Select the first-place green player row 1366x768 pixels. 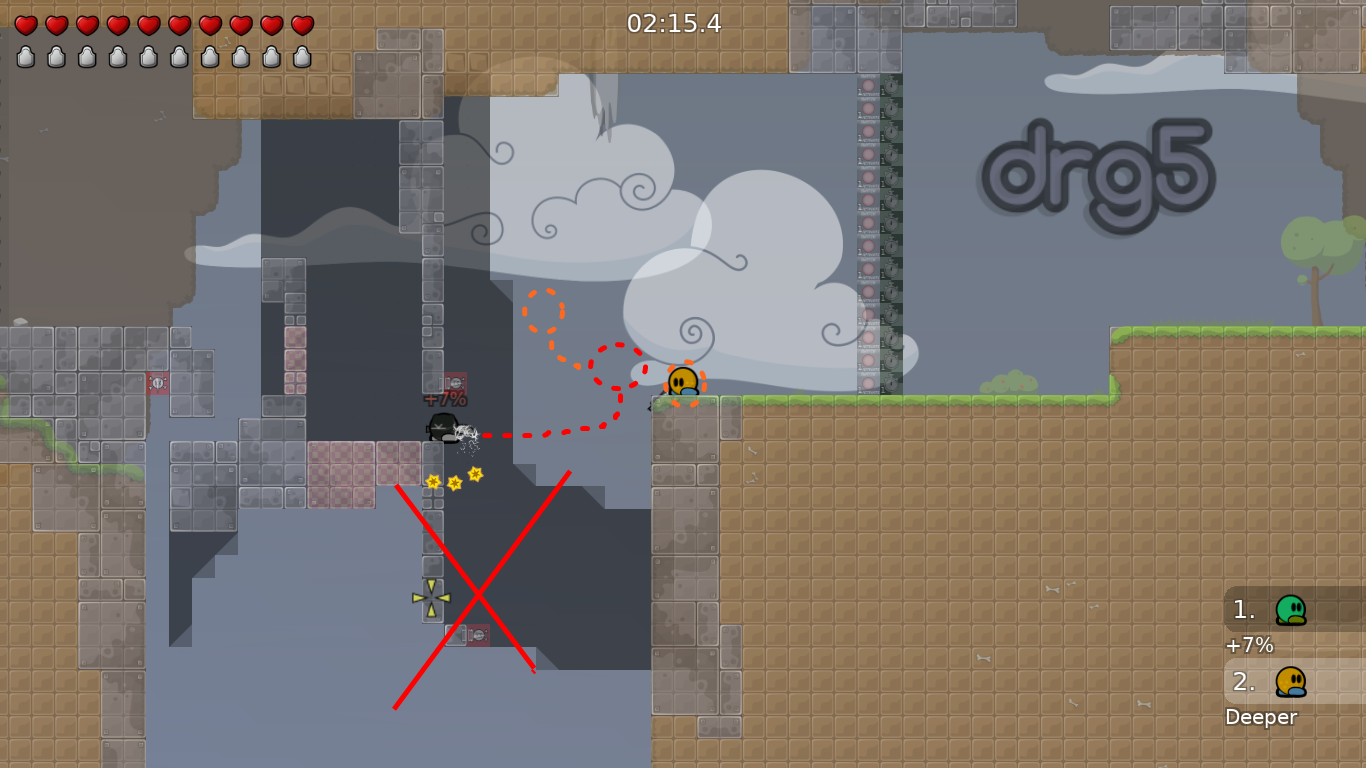pos(1292,609)
